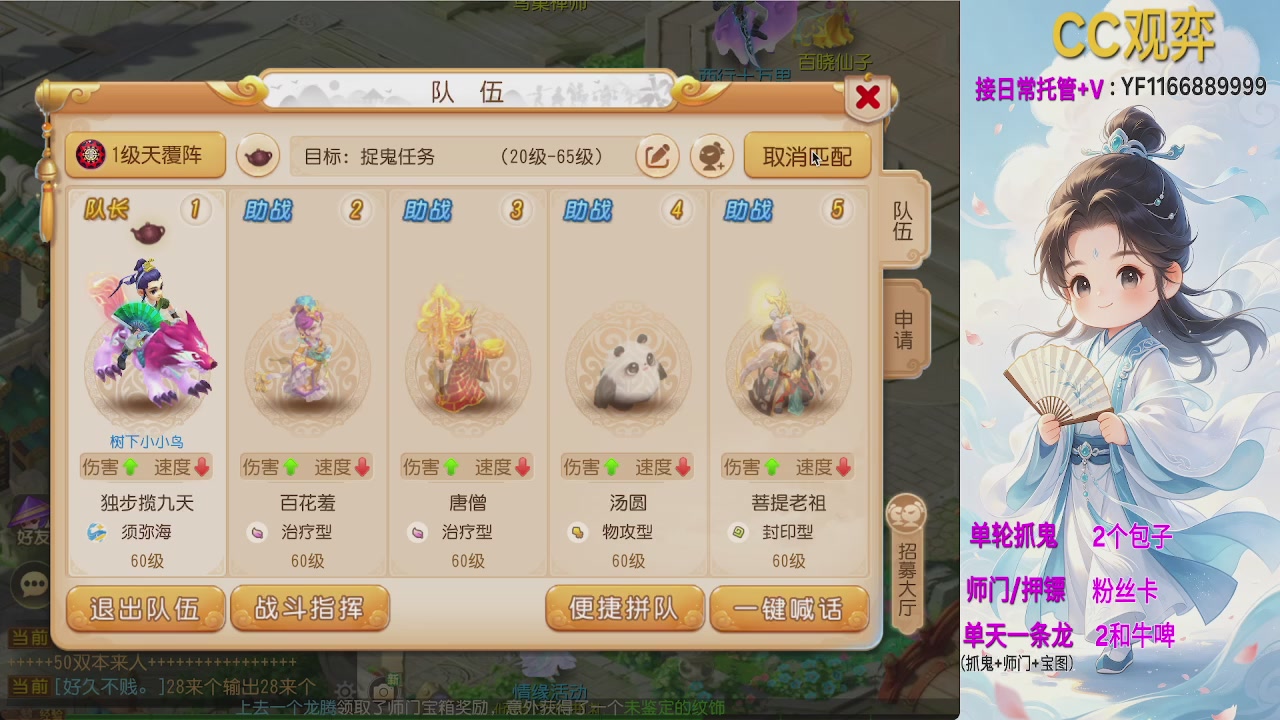Click the teapot icon beside the target bar

[257, 156]
